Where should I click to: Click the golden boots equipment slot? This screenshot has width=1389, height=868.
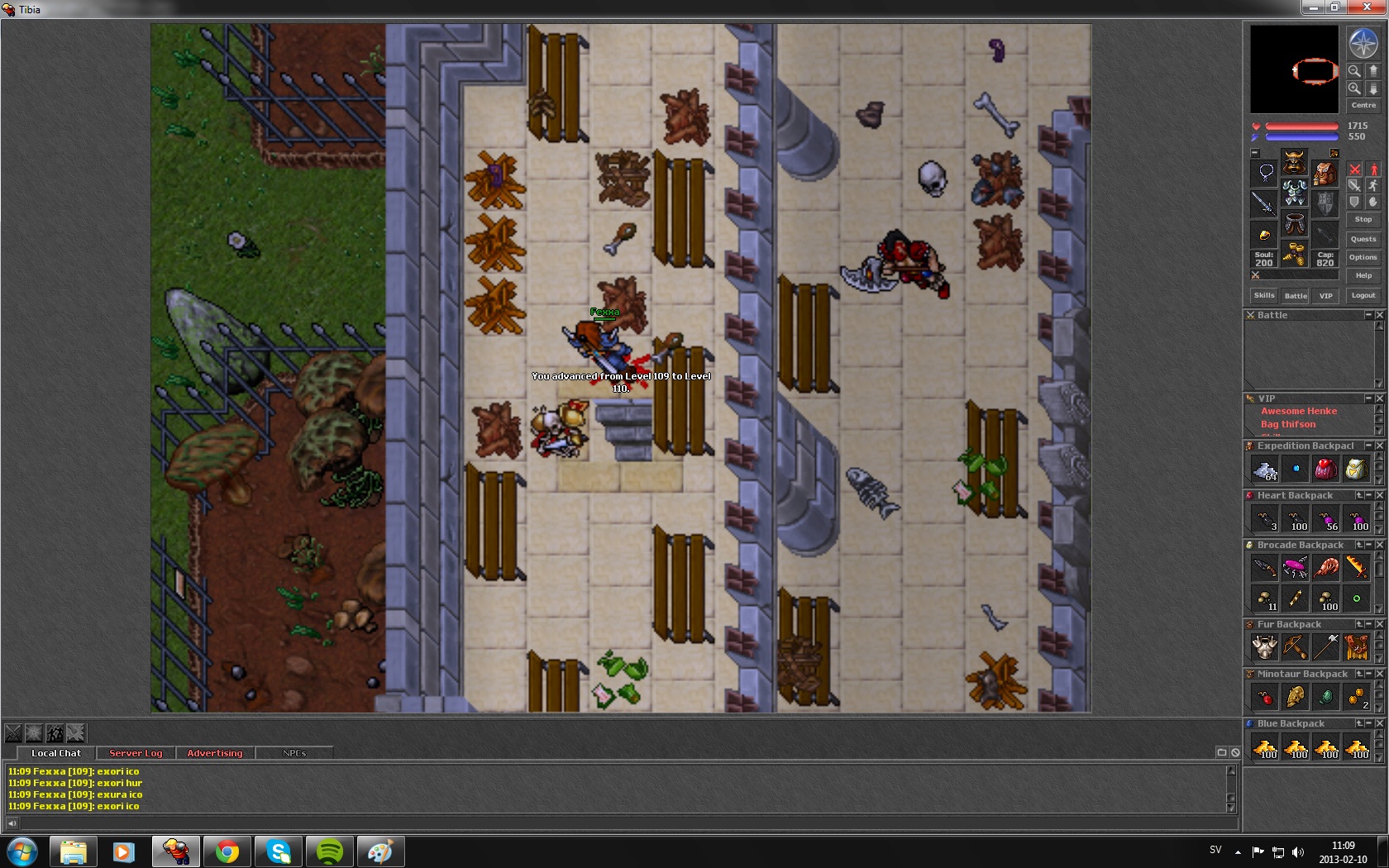tap(1295, 255)
